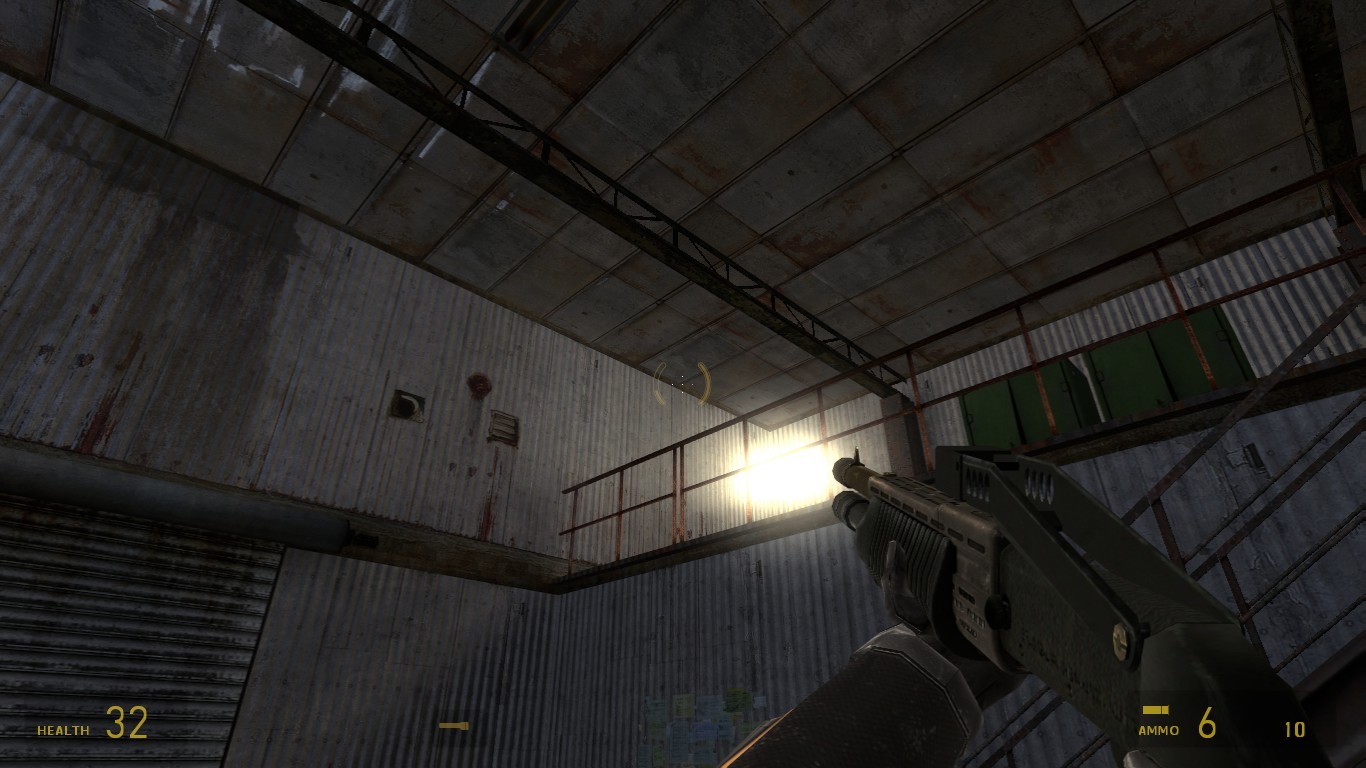The height and width of the screenshot is (768, 1366).
Task: Click the health value 32 readout
Action: 127,724
